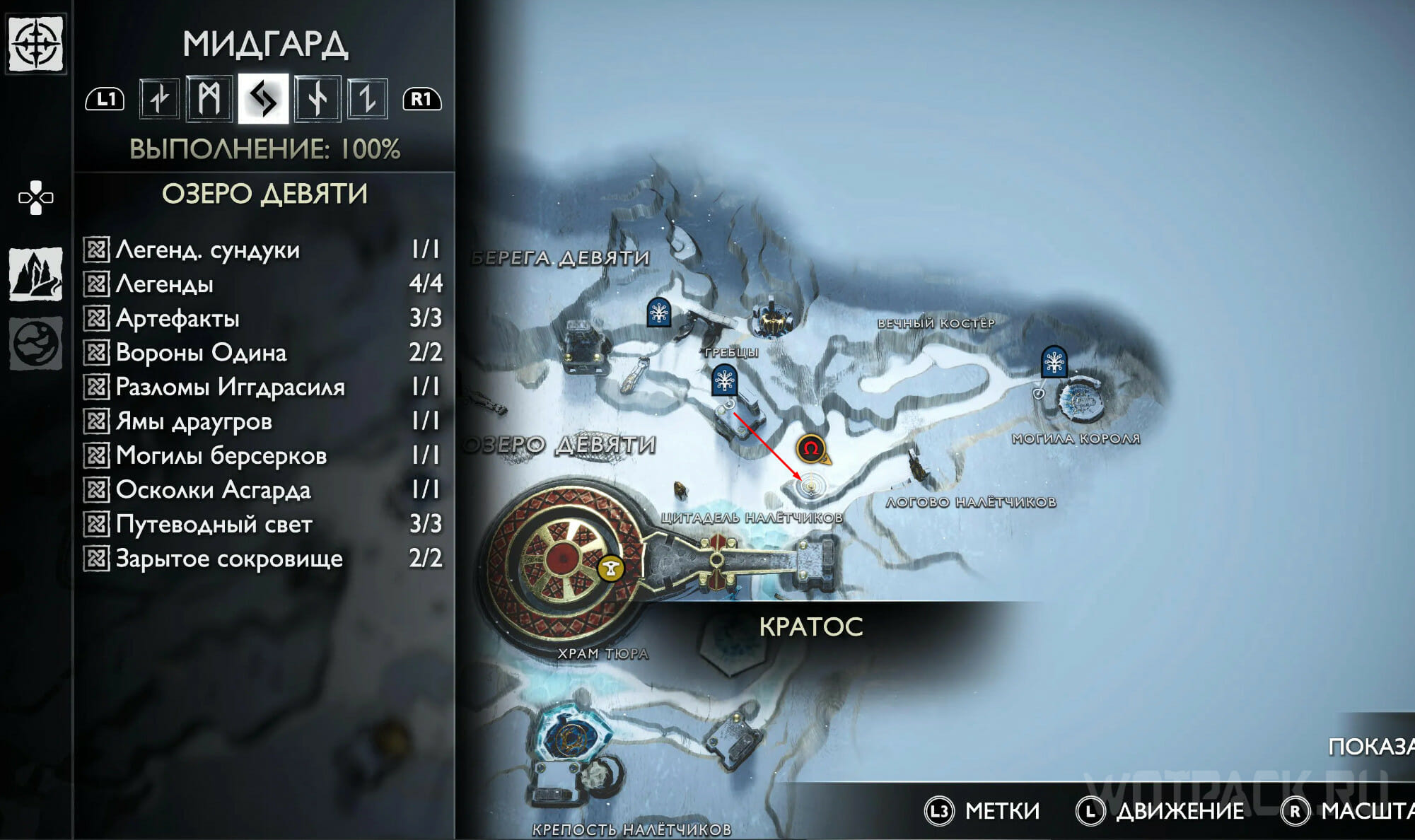Select the gateway marker above Могила короля
This screenshot has height=840, width=1415.
[x=1054, y=361]
